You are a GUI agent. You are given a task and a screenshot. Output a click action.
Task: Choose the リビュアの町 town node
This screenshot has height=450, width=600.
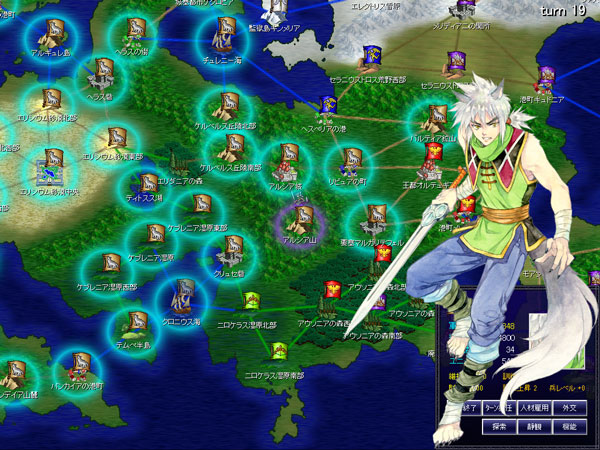pyautogui.click(x=350, y=161)
